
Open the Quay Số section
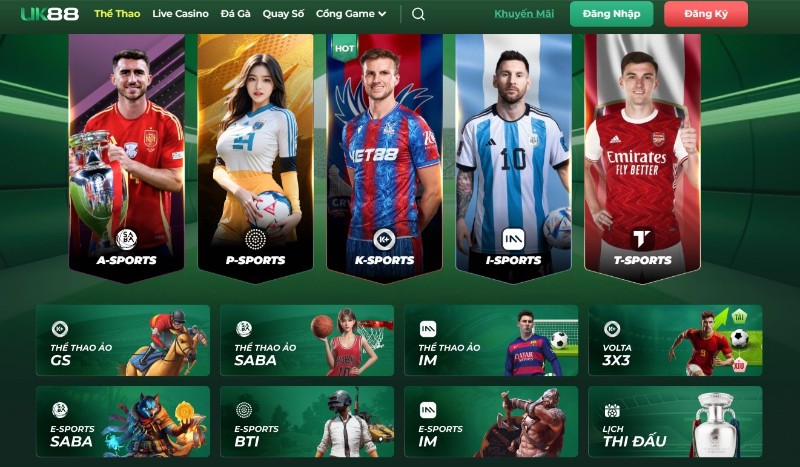coord(283,14)
